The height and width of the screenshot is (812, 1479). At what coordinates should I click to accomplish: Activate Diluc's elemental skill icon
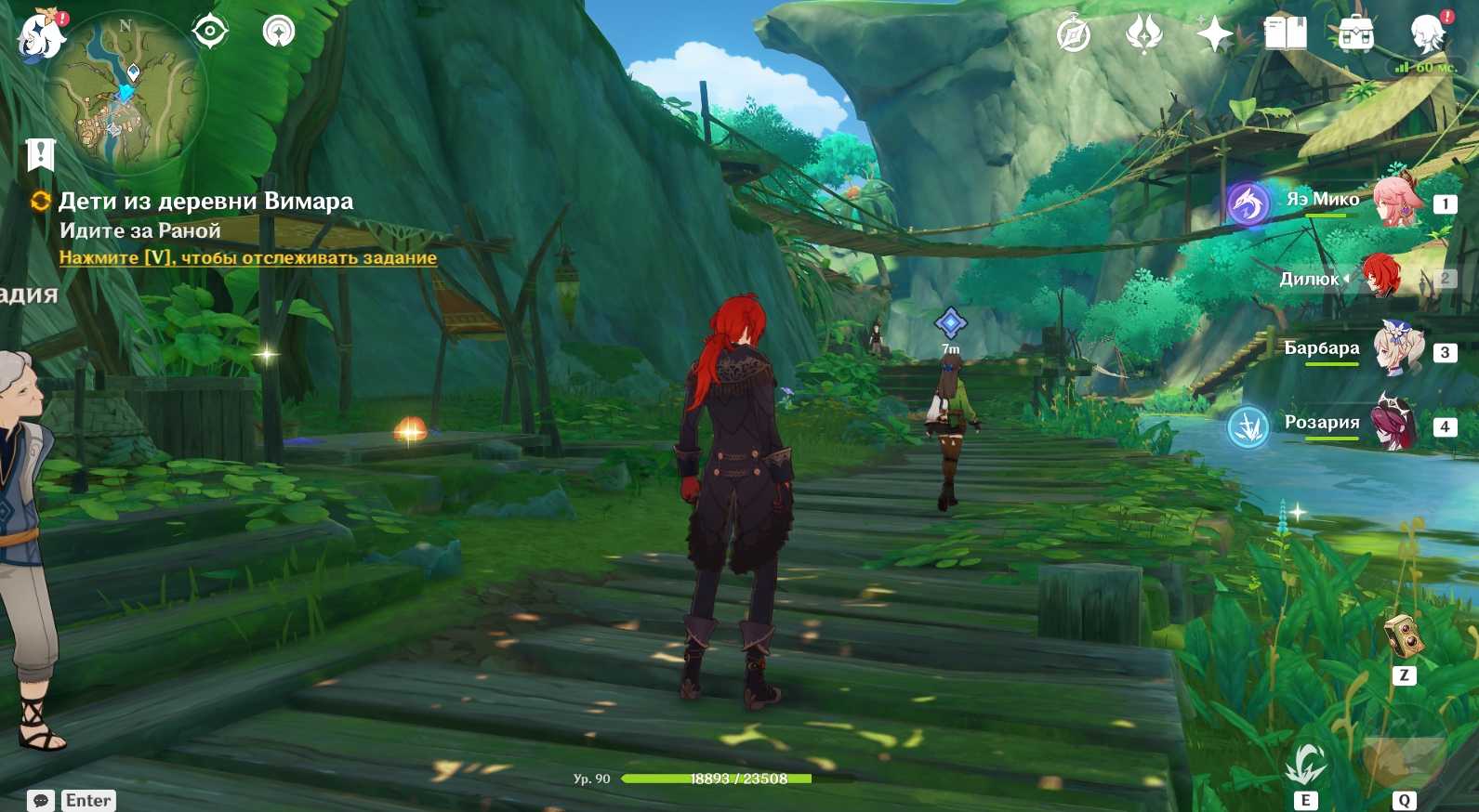point(1305,766)
